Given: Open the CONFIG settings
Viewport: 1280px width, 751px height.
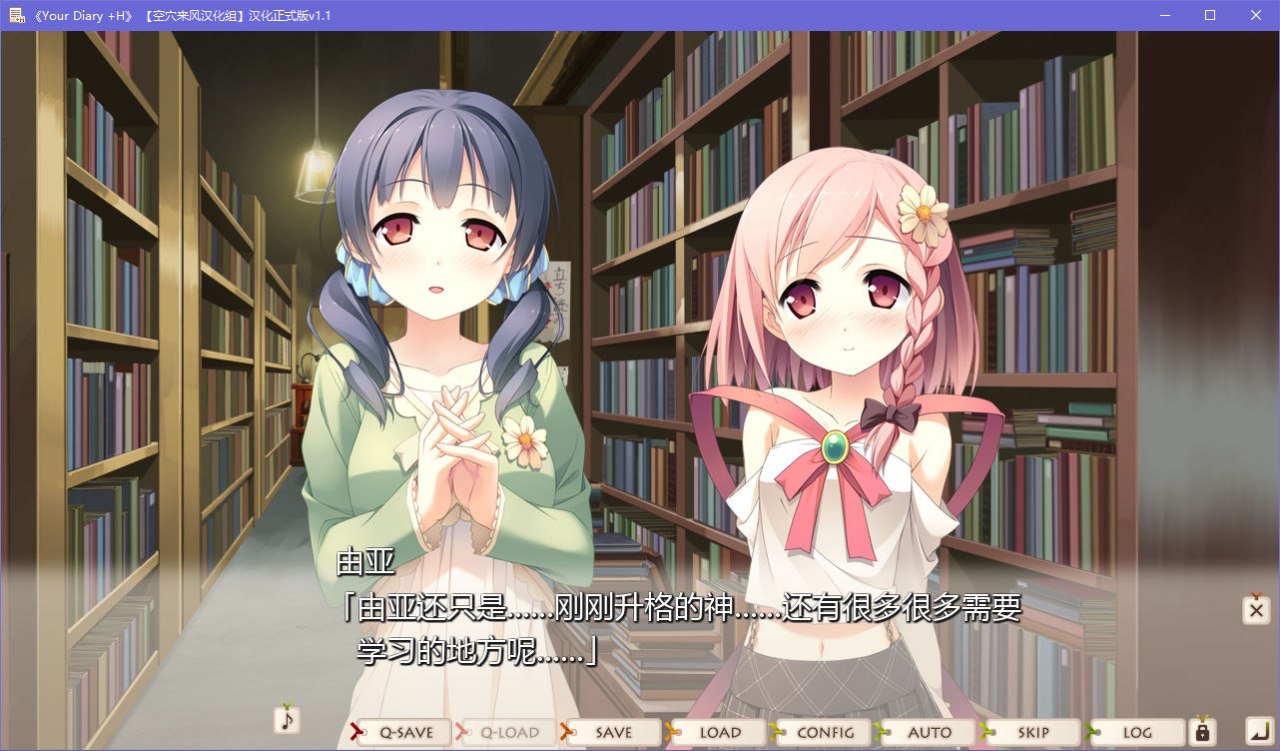Looking at the screenshot, I should [x=824, y=732].
